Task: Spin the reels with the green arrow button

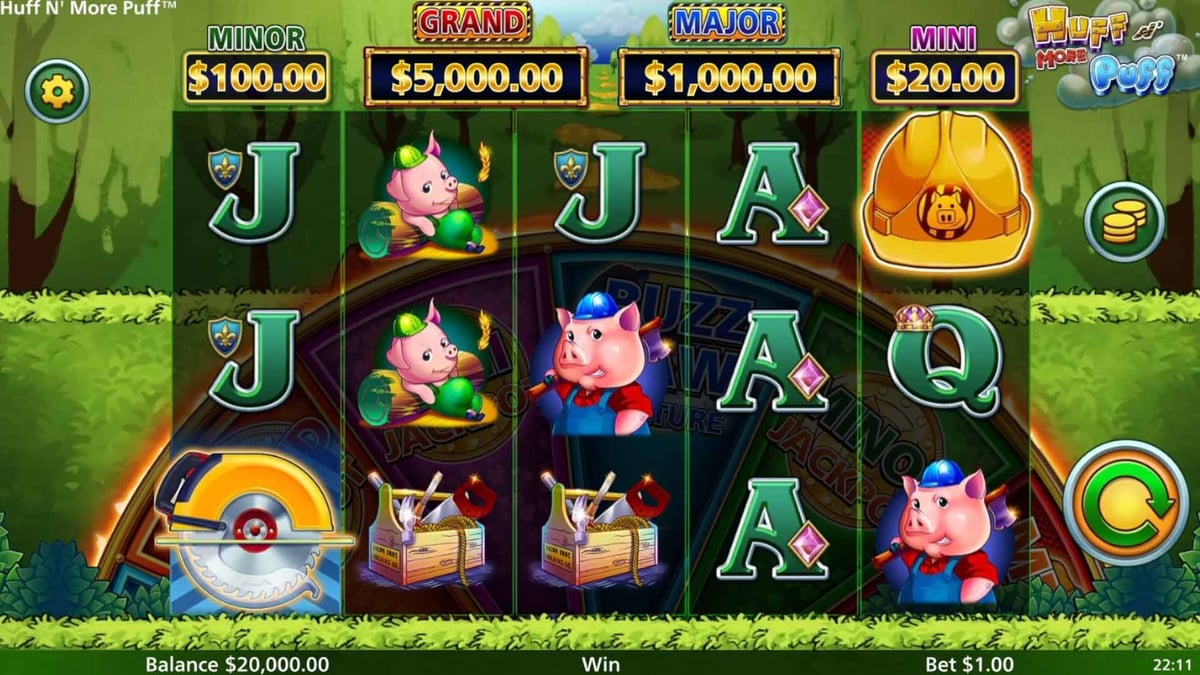Action: 1125,502
